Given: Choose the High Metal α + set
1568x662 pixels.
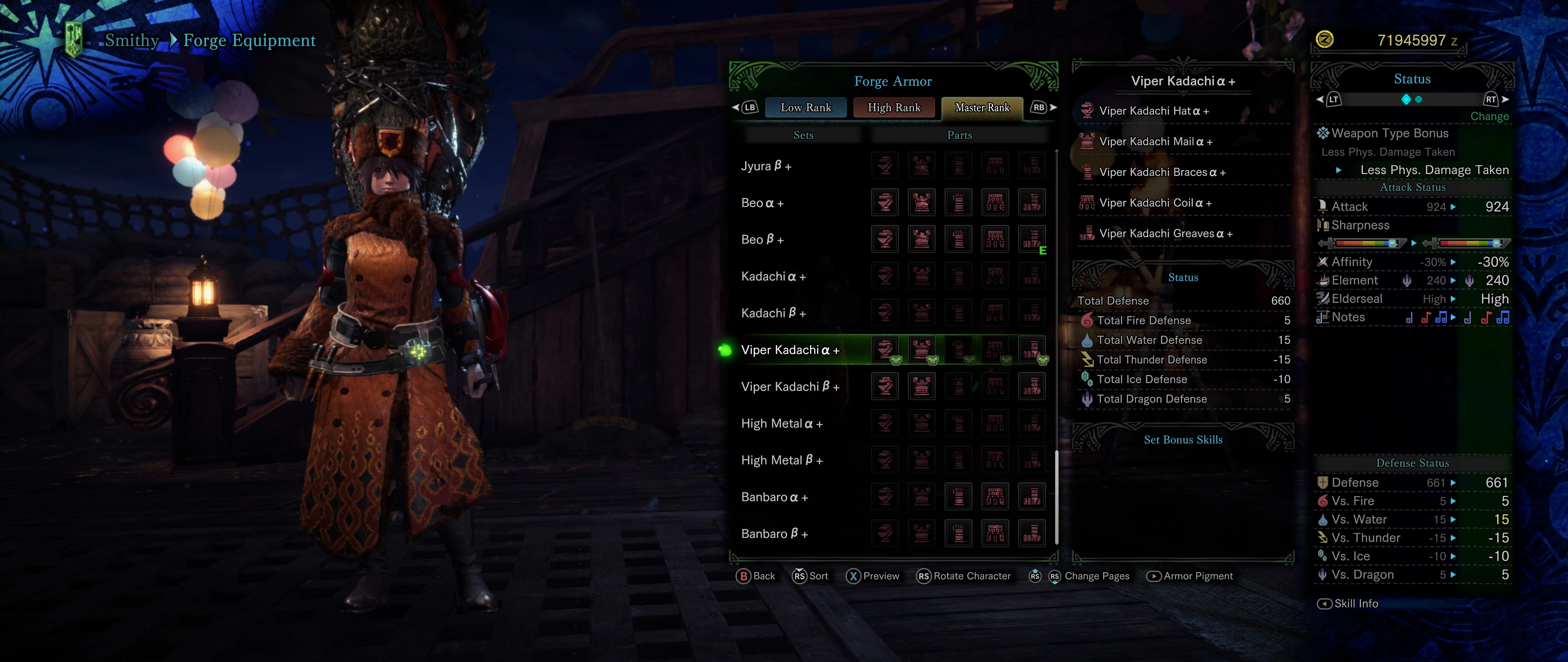Looking at the screenshot, I should click(782, 423).
